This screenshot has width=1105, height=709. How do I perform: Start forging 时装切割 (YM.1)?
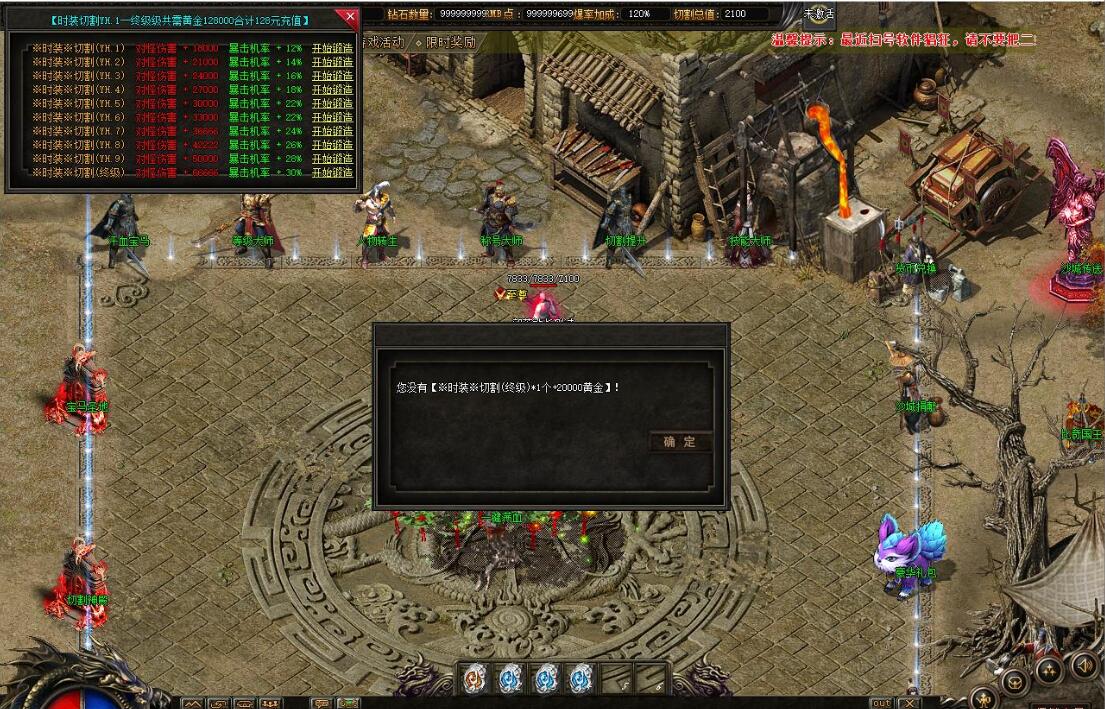click(x=332, y=48)
